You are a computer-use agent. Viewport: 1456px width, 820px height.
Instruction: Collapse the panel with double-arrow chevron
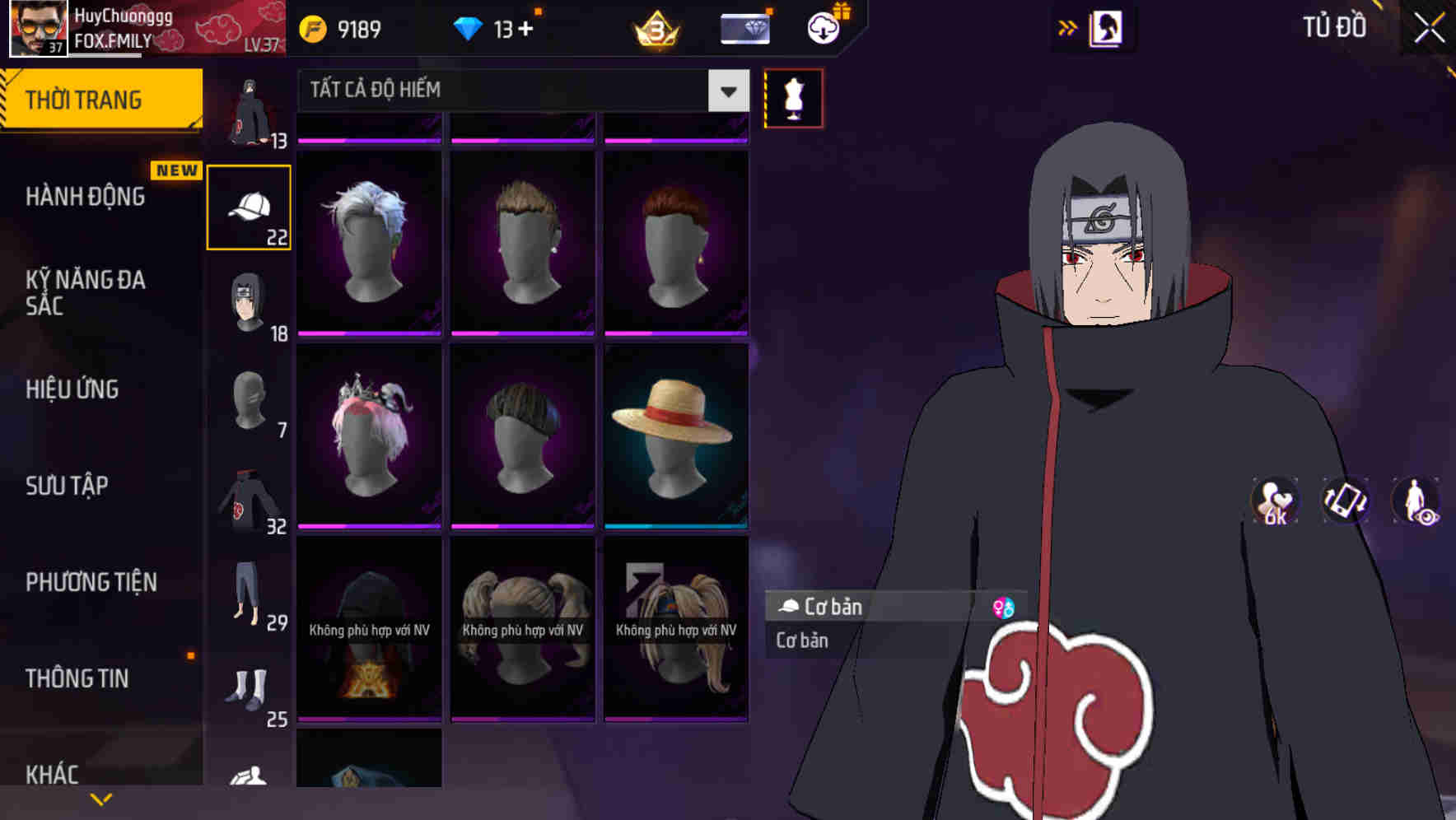click(x=1067, y=27)
